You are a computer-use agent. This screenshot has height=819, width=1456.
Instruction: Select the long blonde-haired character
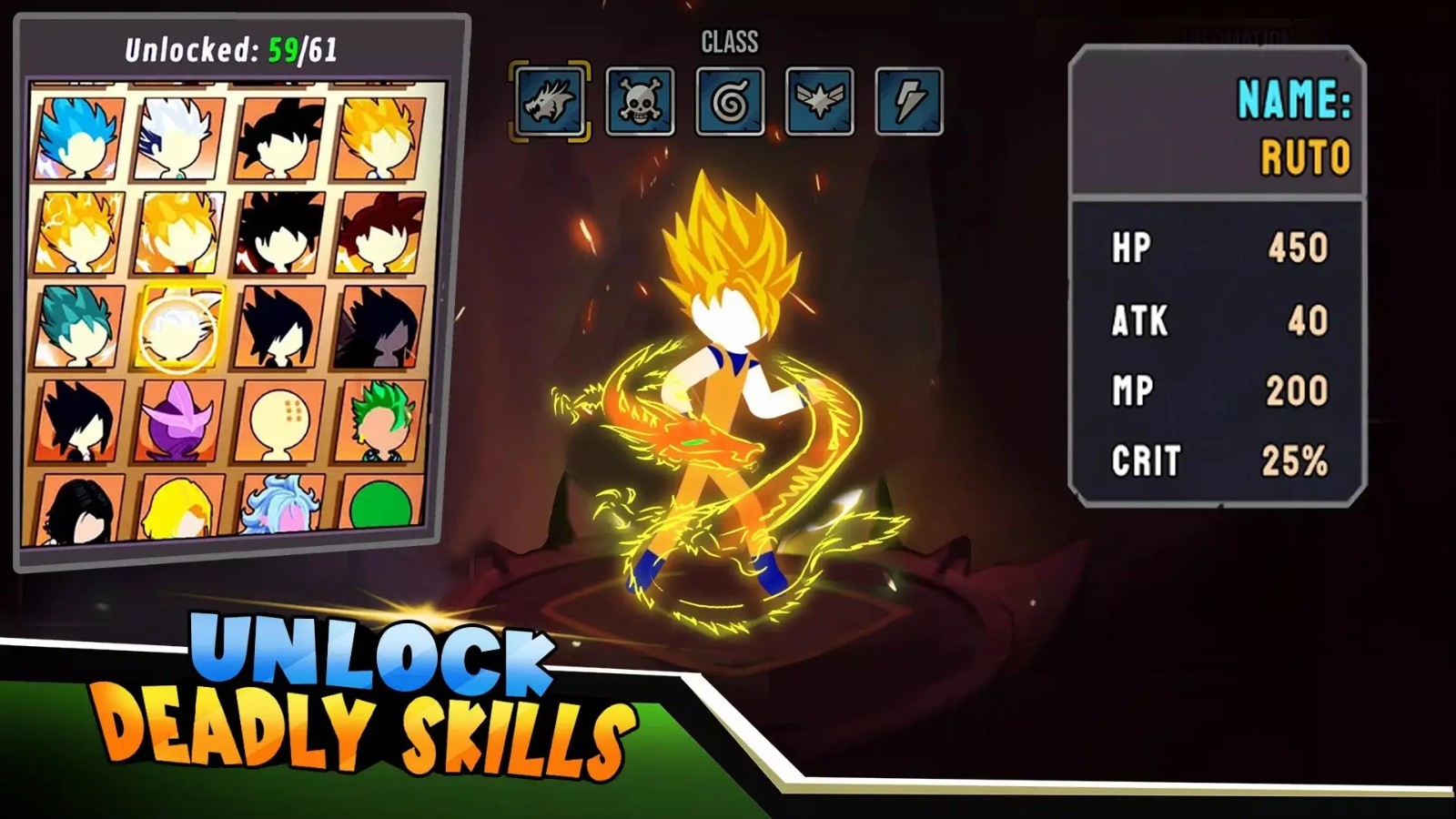(179, 510)
